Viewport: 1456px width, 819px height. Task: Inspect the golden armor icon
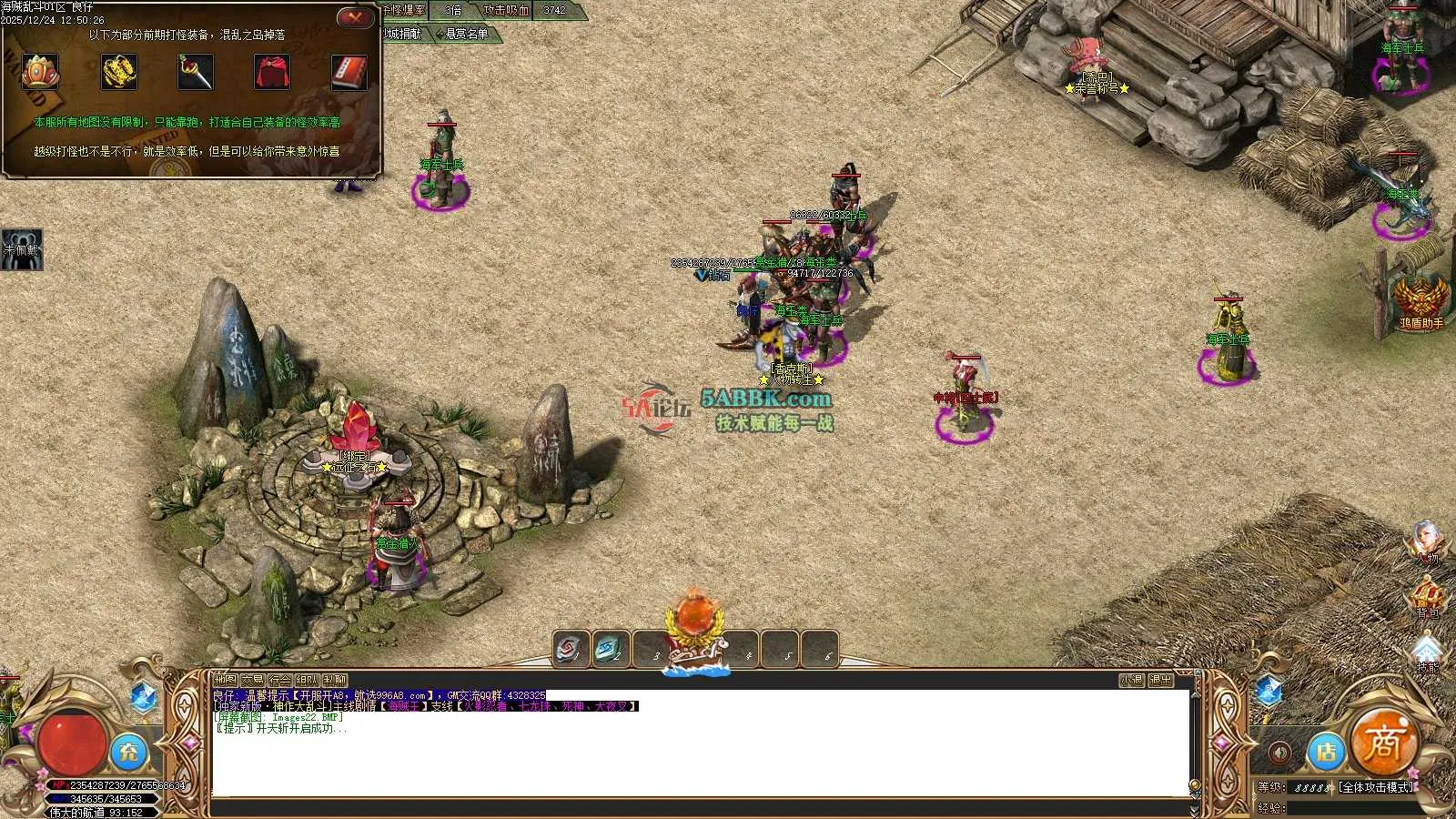(x=119, y=72)
